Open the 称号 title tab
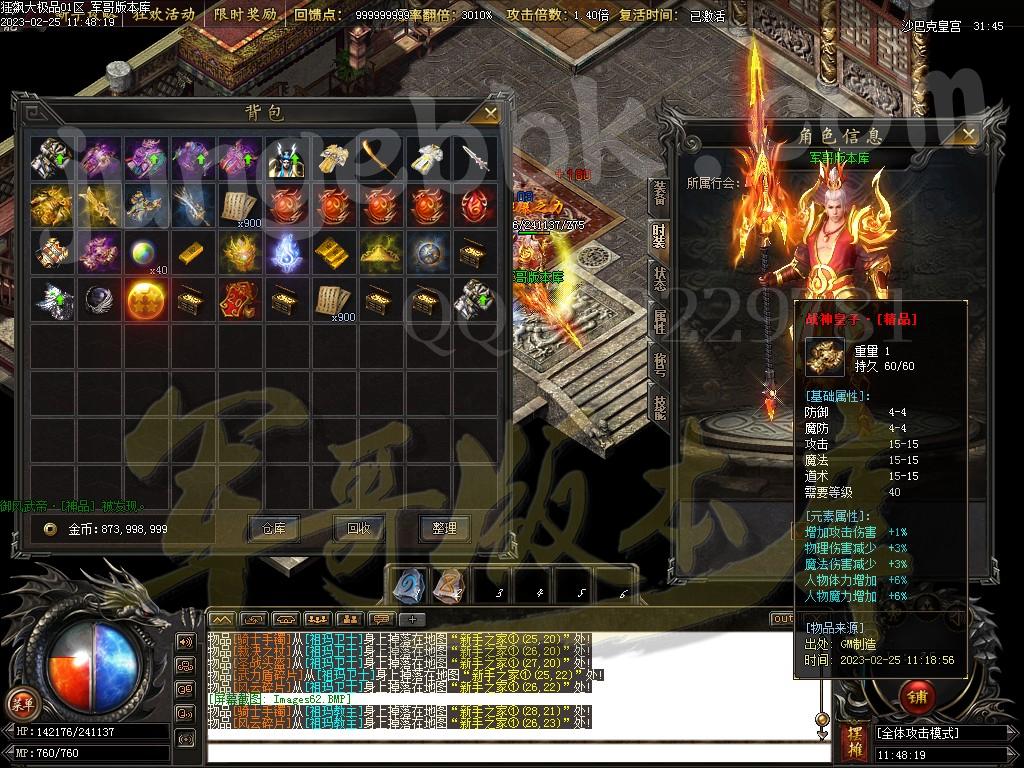The image size is (1024, 768). (x=660, y=364)
